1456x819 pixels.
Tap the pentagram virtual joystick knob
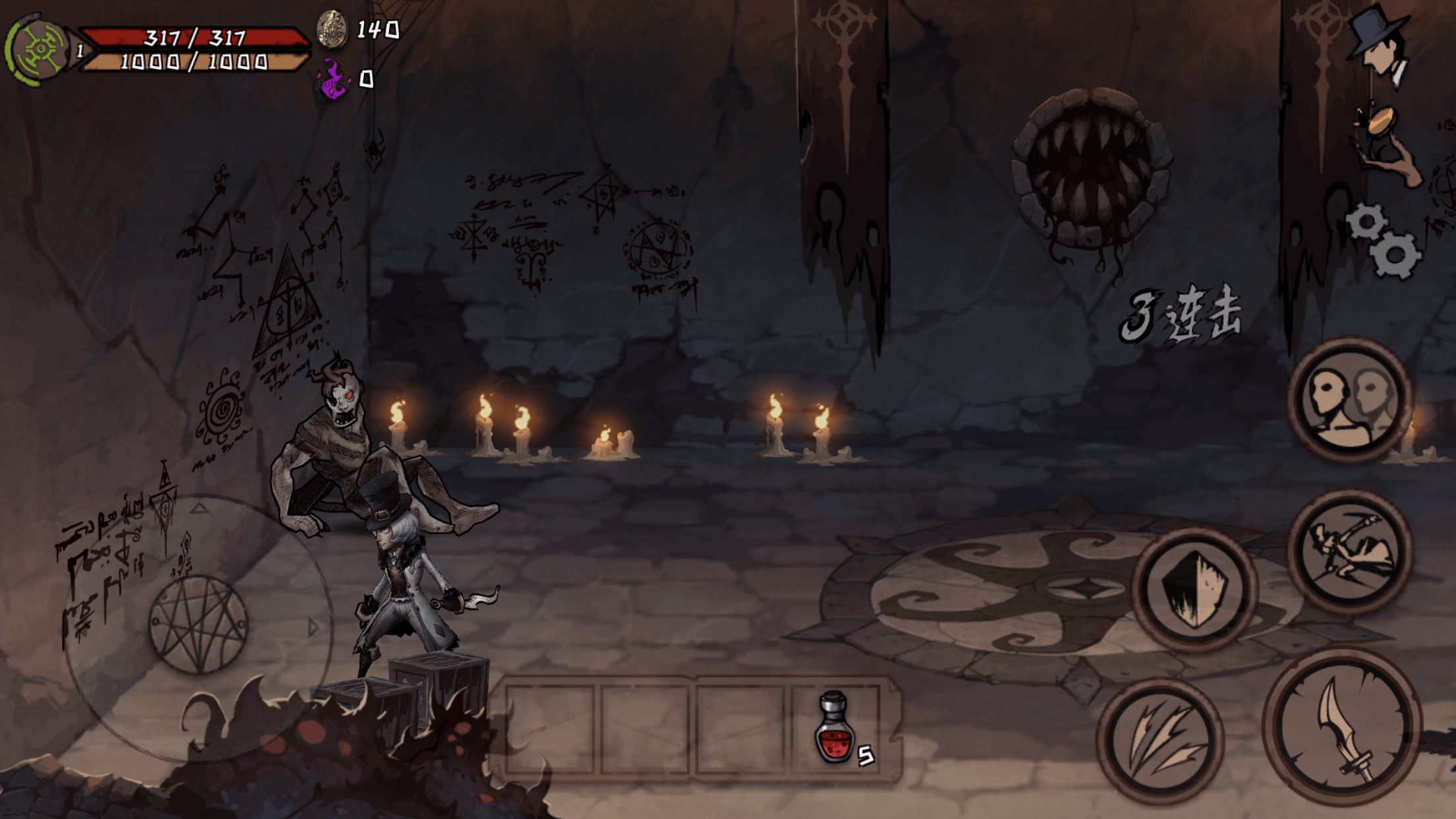pos(198,624)
